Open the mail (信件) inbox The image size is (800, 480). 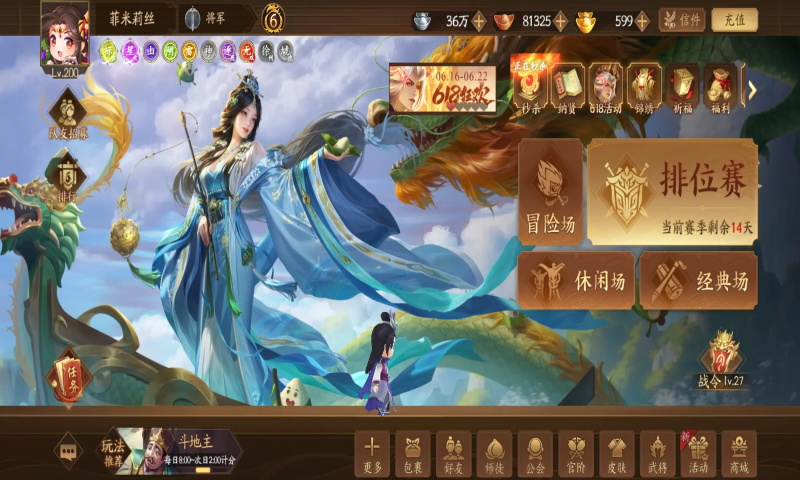pos(681,20)
